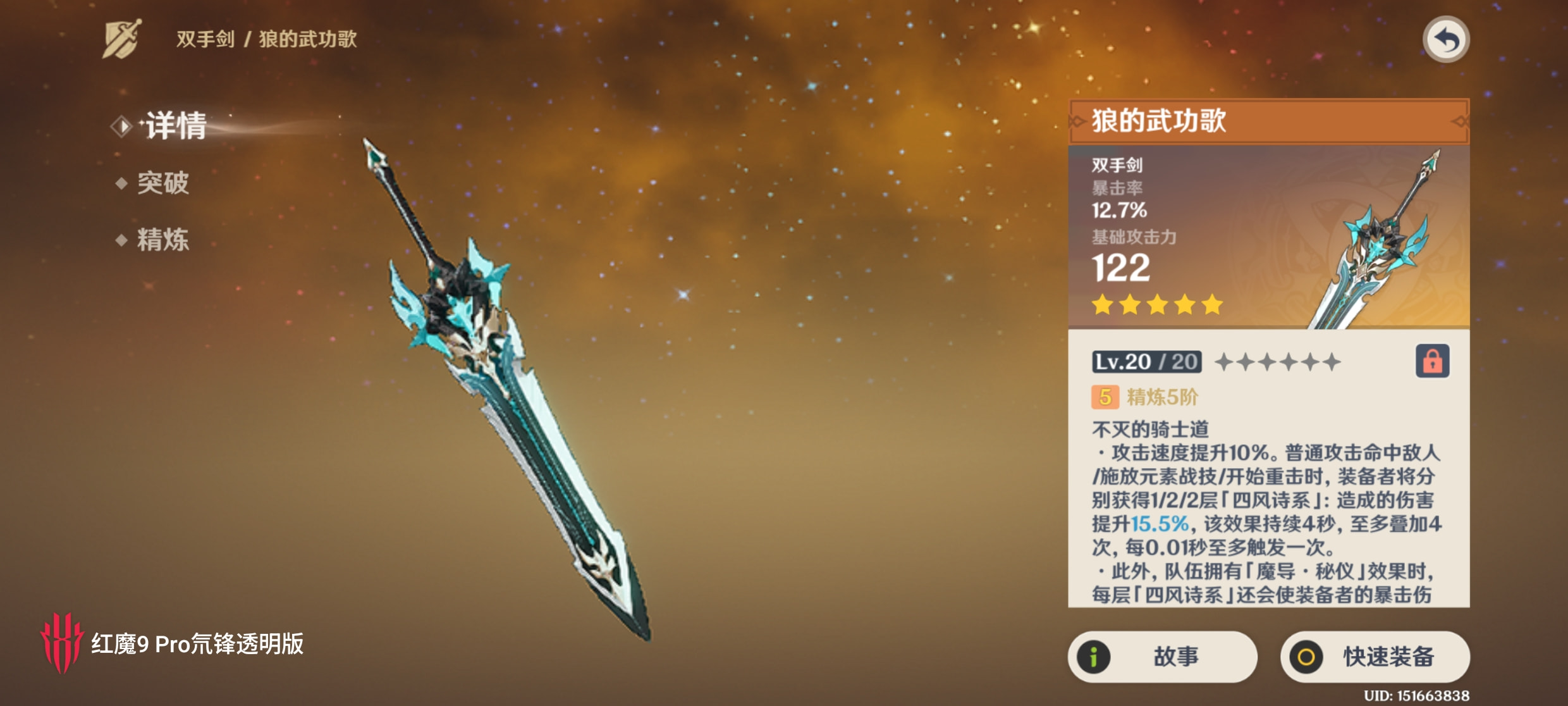The width and height of the screenshot is (1568, 706).
Task: Switch to the 详情 details tab
Action: point(175,126)
